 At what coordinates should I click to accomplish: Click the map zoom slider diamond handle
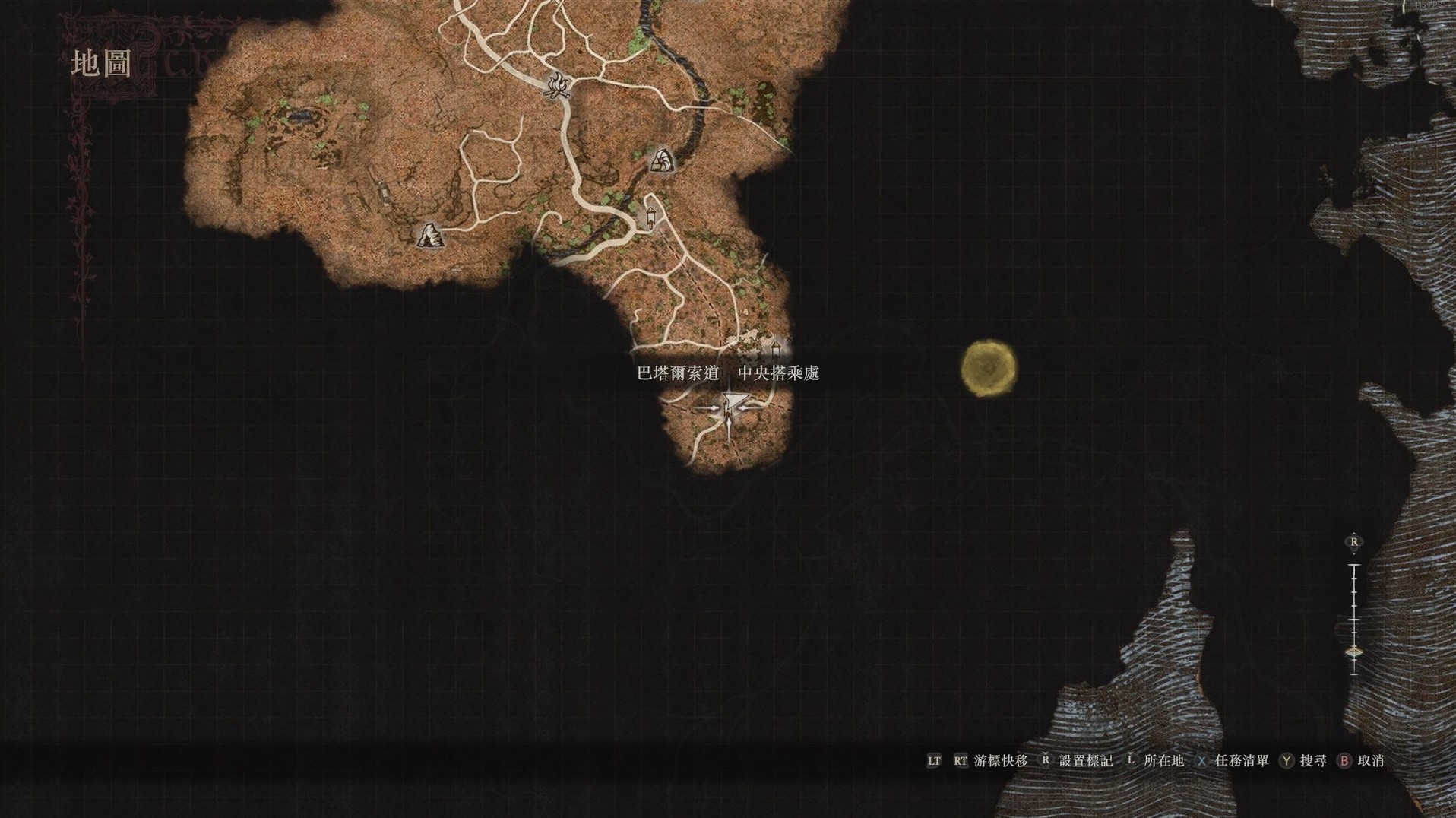[1353, 652]
